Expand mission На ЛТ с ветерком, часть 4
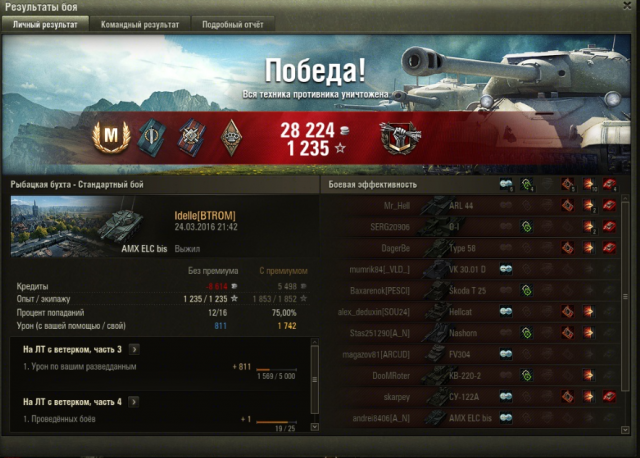 [x=134, y=402]
